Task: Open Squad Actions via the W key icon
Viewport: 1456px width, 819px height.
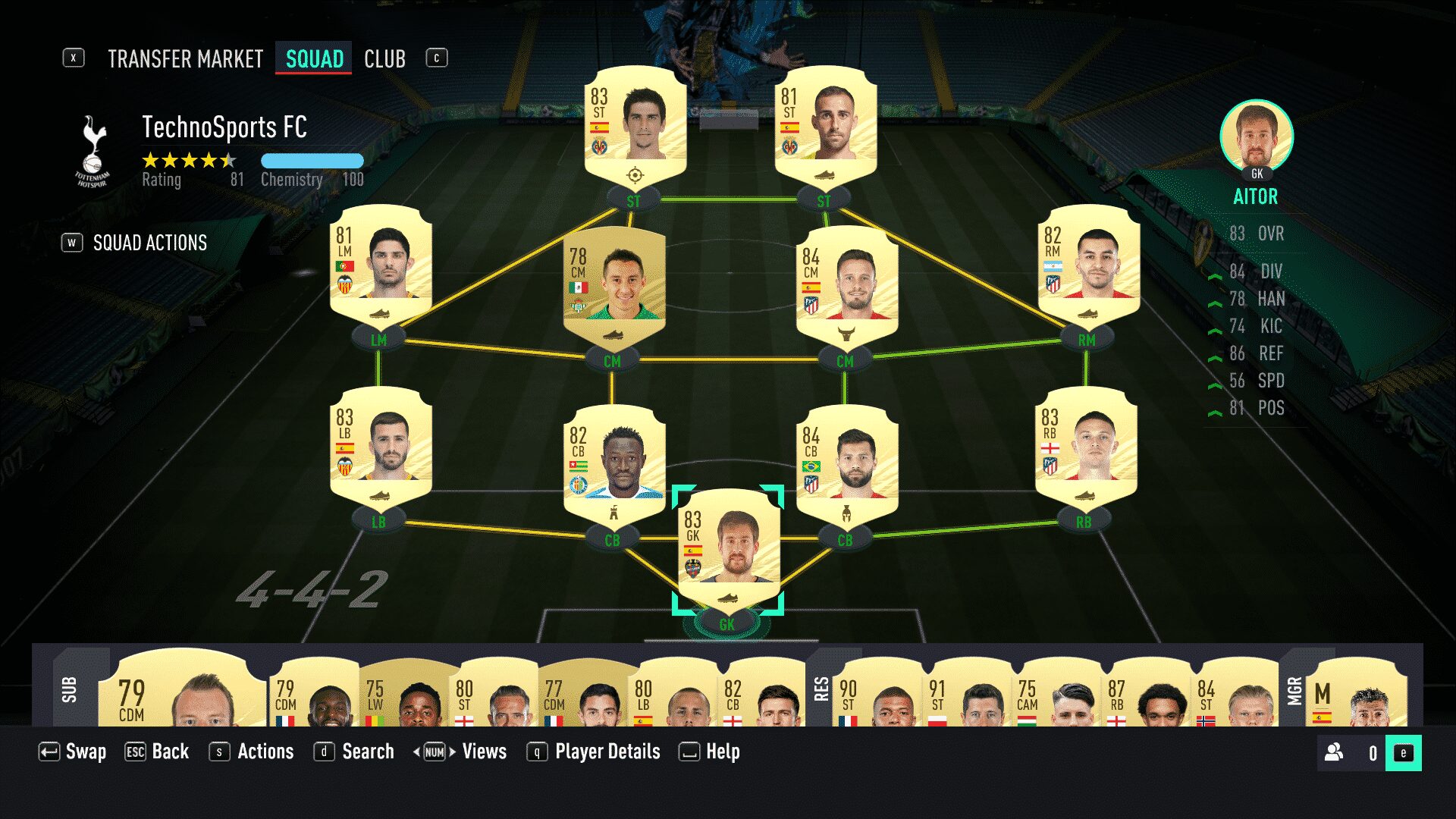Action: pos(72,243)
